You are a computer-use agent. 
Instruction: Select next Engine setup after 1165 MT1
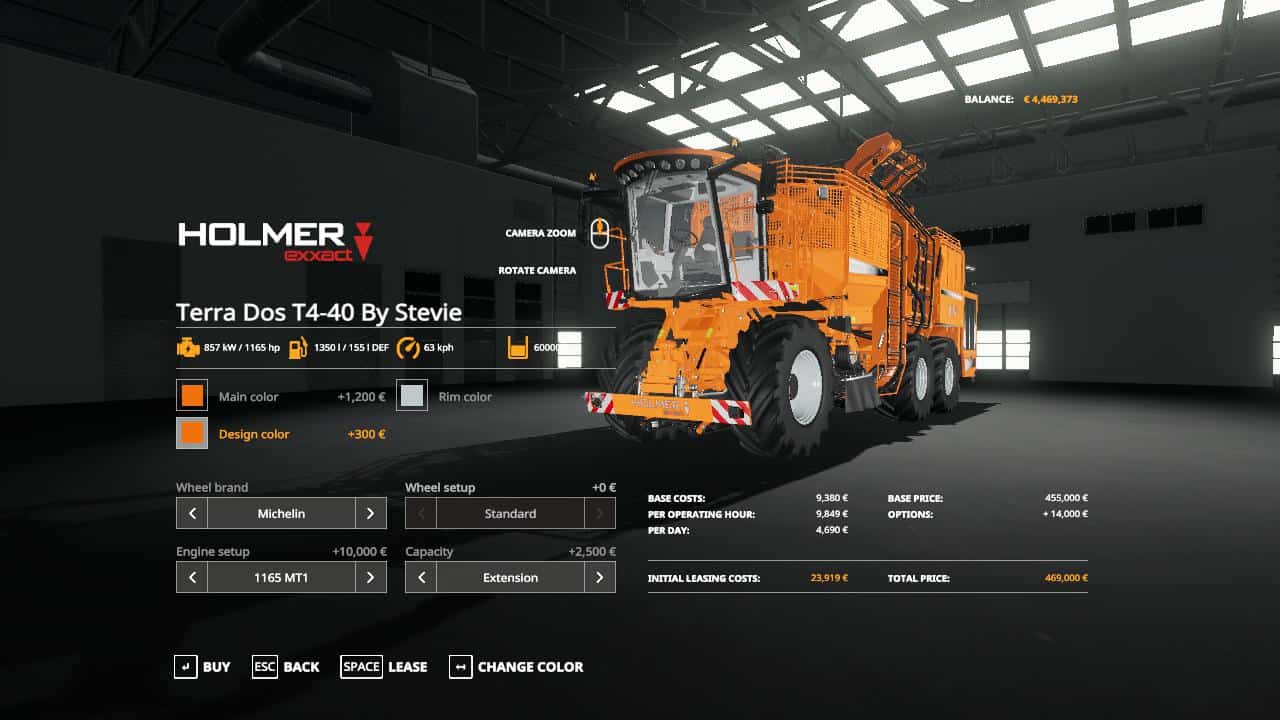pos(370,578)
